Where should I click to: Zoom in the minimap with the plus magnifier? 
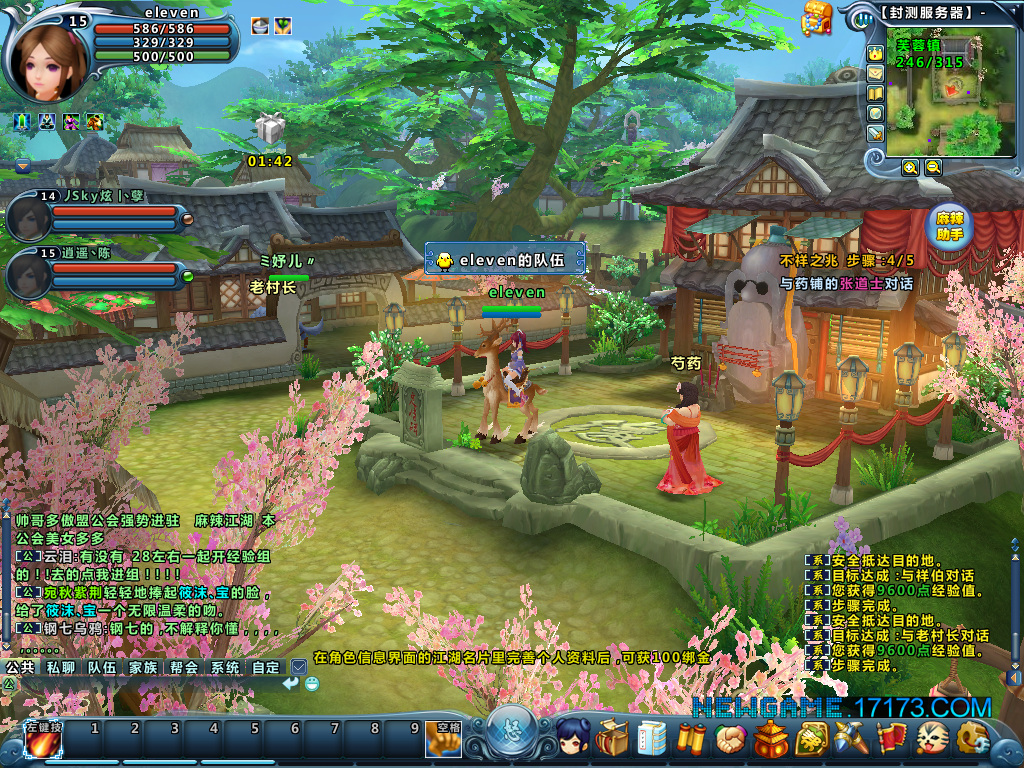pos(910,168)
